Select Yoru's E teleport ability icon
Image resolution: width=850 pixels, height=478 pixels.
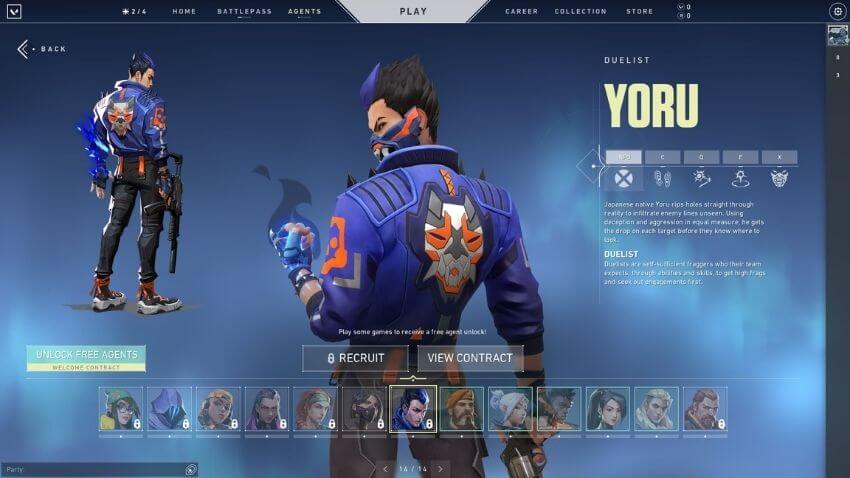pyautogui.click(x=740, y=178)
